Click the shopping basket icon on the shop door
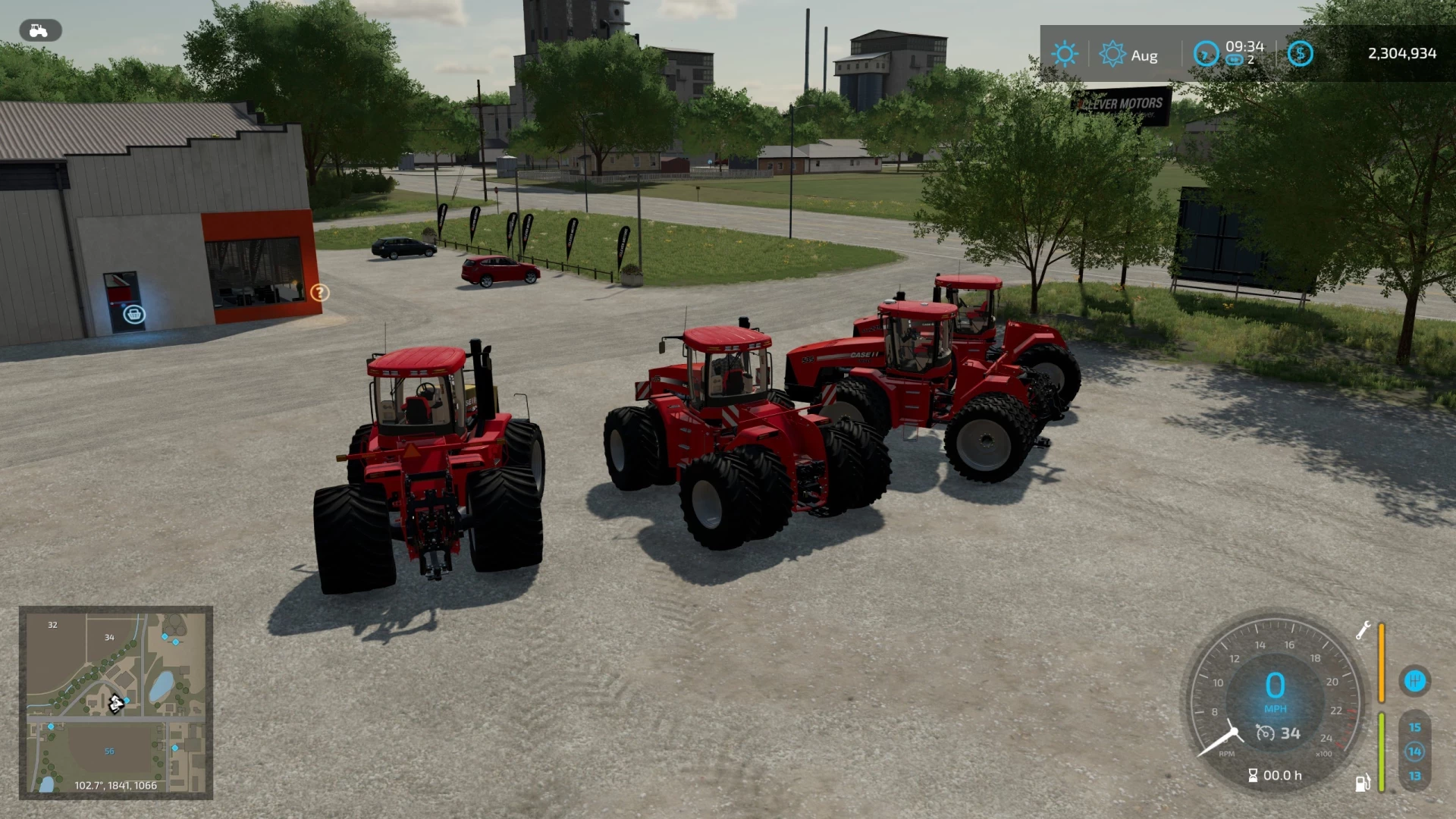 [x=133, y=313]
